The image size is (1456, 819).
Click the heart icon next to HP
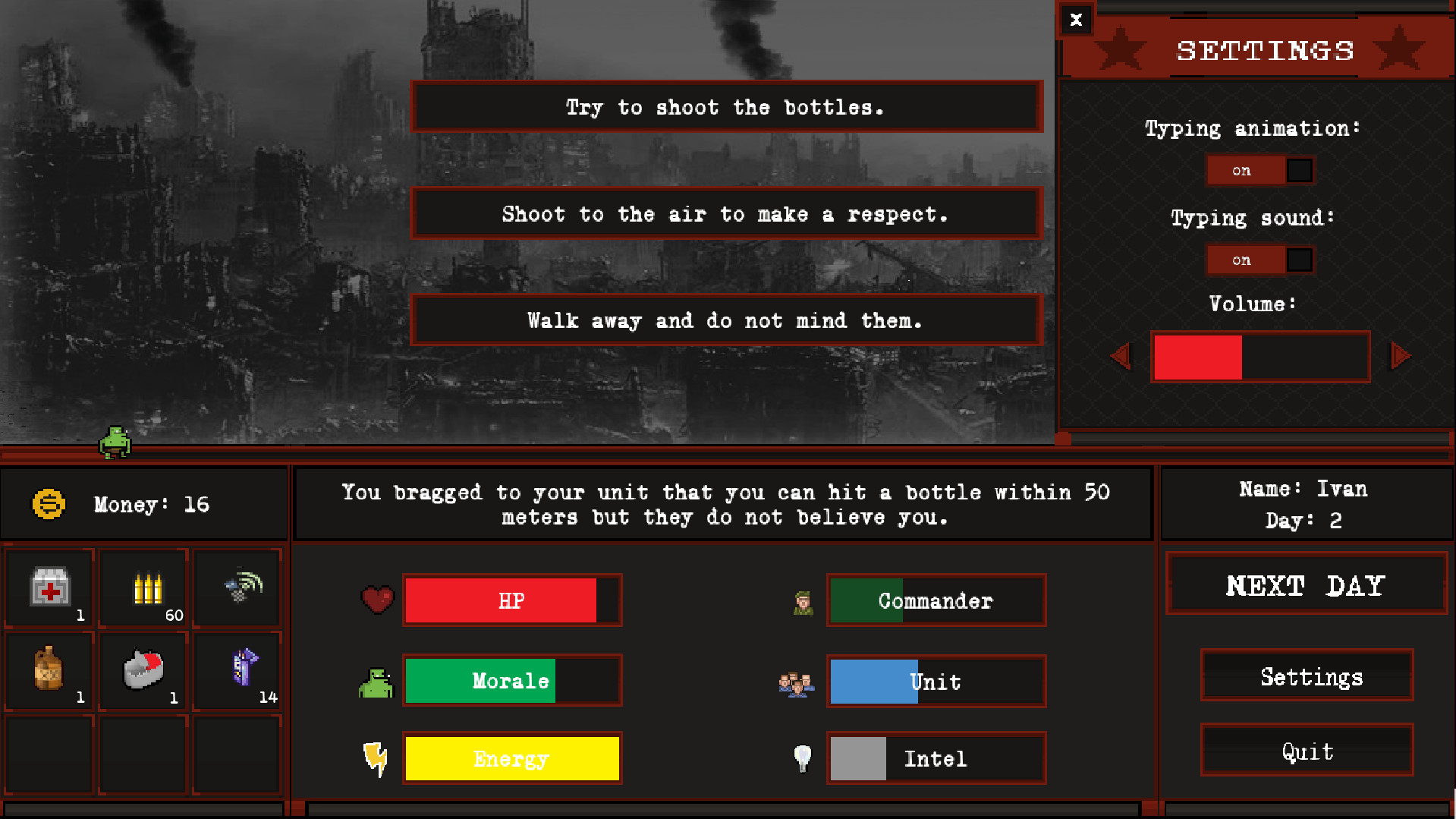click(x=377, y=599)
